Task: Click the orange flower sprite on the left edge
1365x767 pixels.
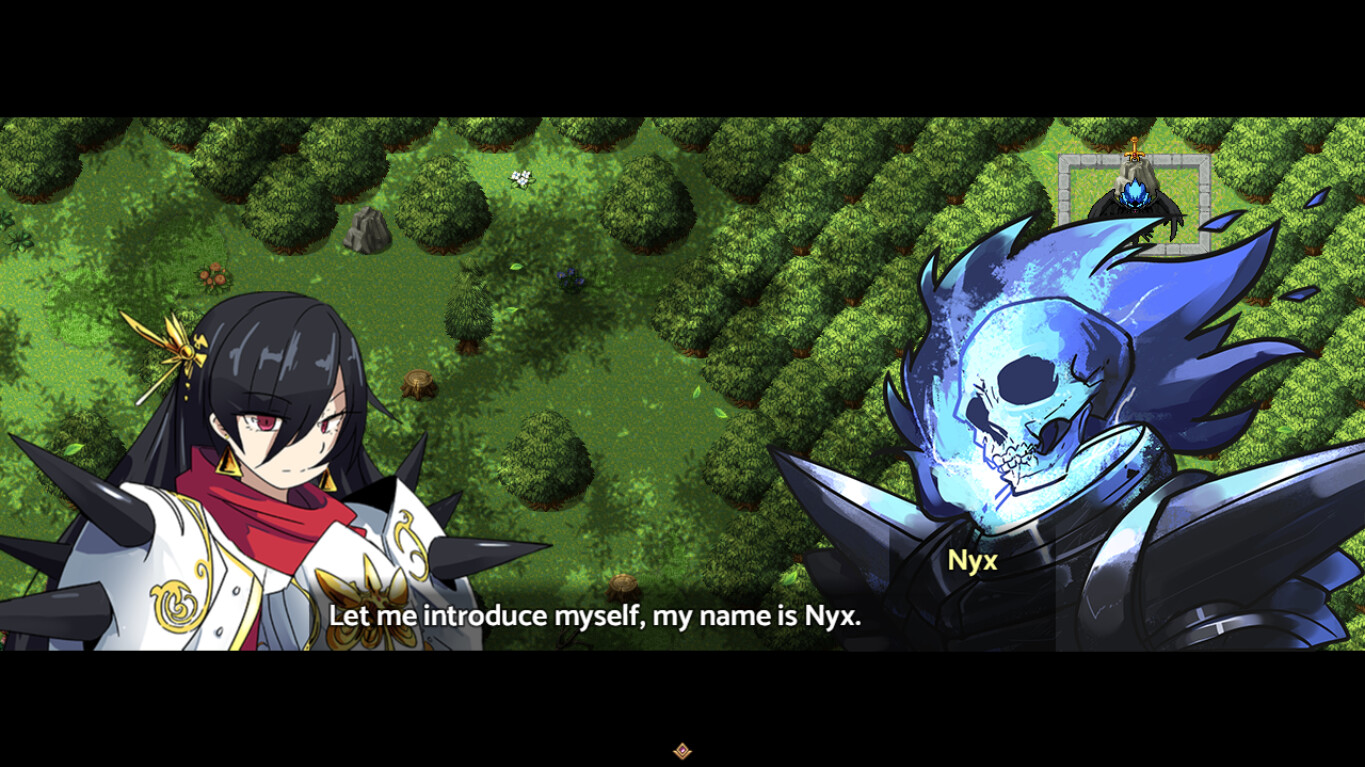Action: (212, 276)
